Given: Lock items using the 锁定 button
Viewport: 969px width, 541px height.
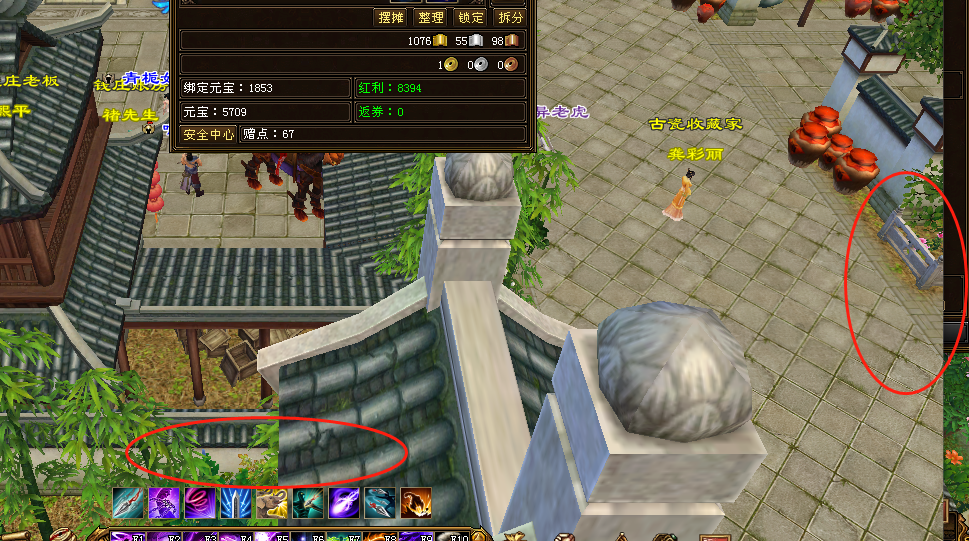Looking at the screenshot, I should tap(470, 17).
